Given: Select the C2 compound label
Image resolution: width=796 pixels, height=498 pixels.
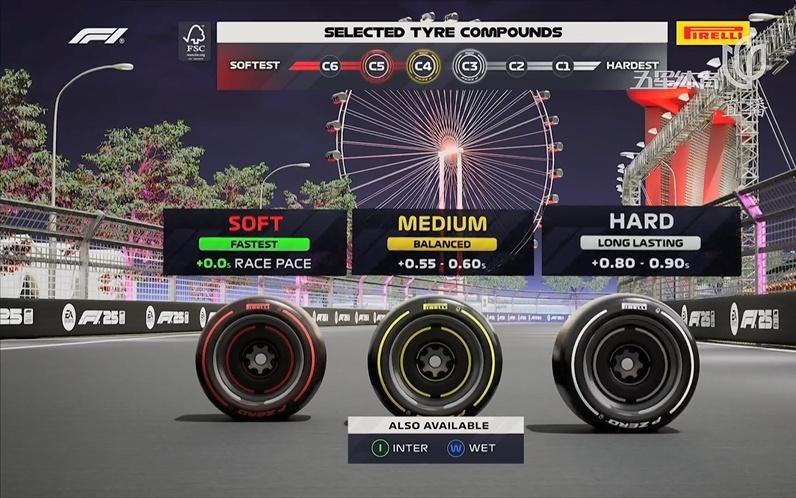Looking at the screenshot, I should point(516,66).
